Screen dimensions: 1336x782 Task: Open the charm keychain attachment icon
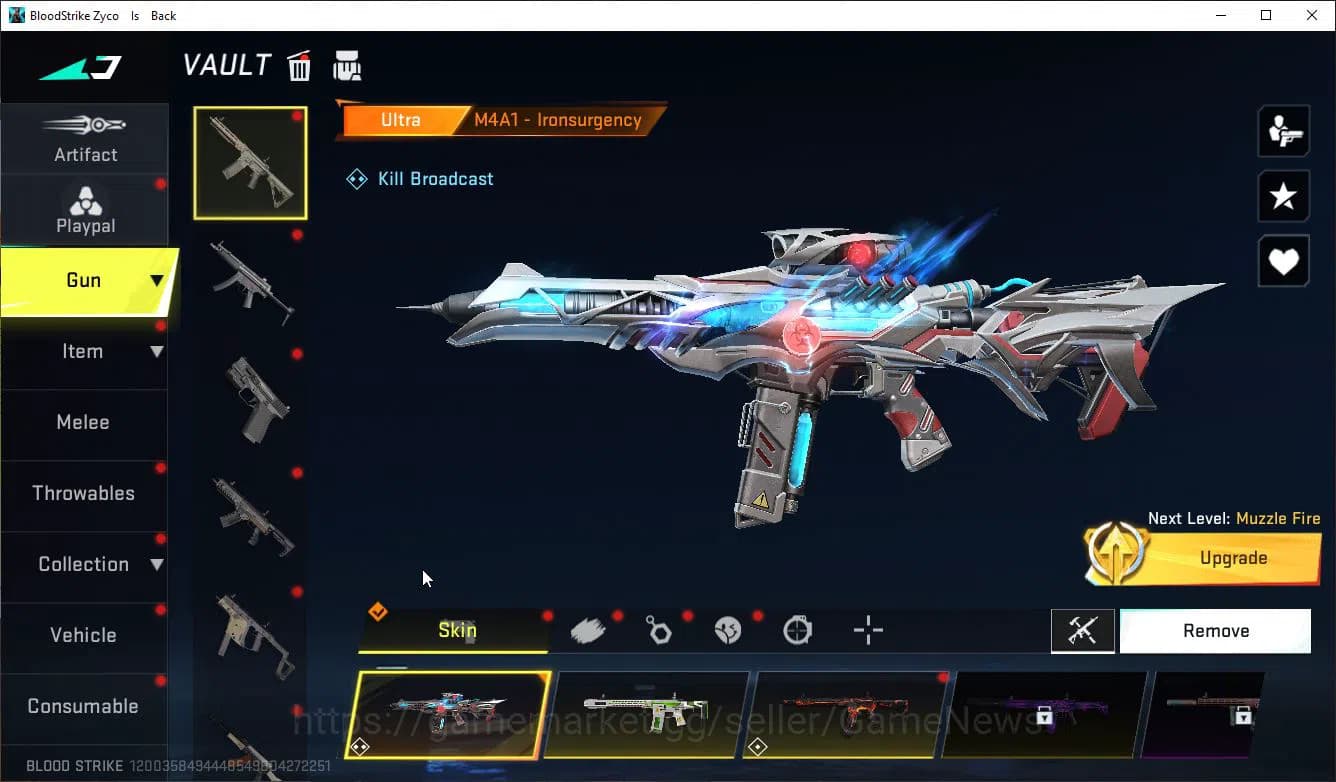coord(658,630)
